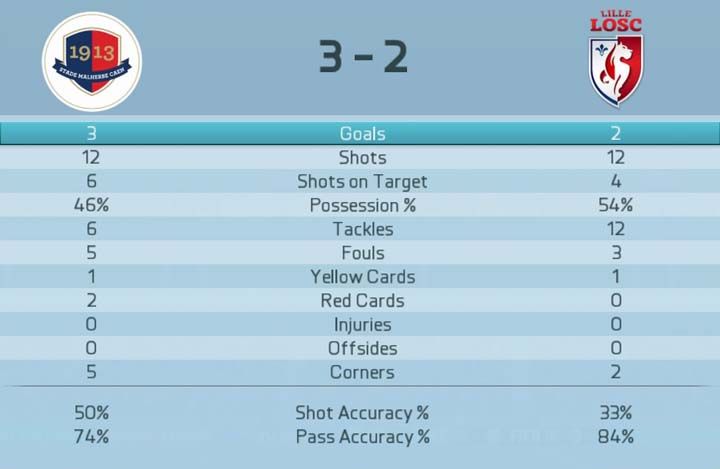Select the highlighted Goals row
Image resolution: width=720 pixels, height=469 pixels.
(x=361, y=134)
